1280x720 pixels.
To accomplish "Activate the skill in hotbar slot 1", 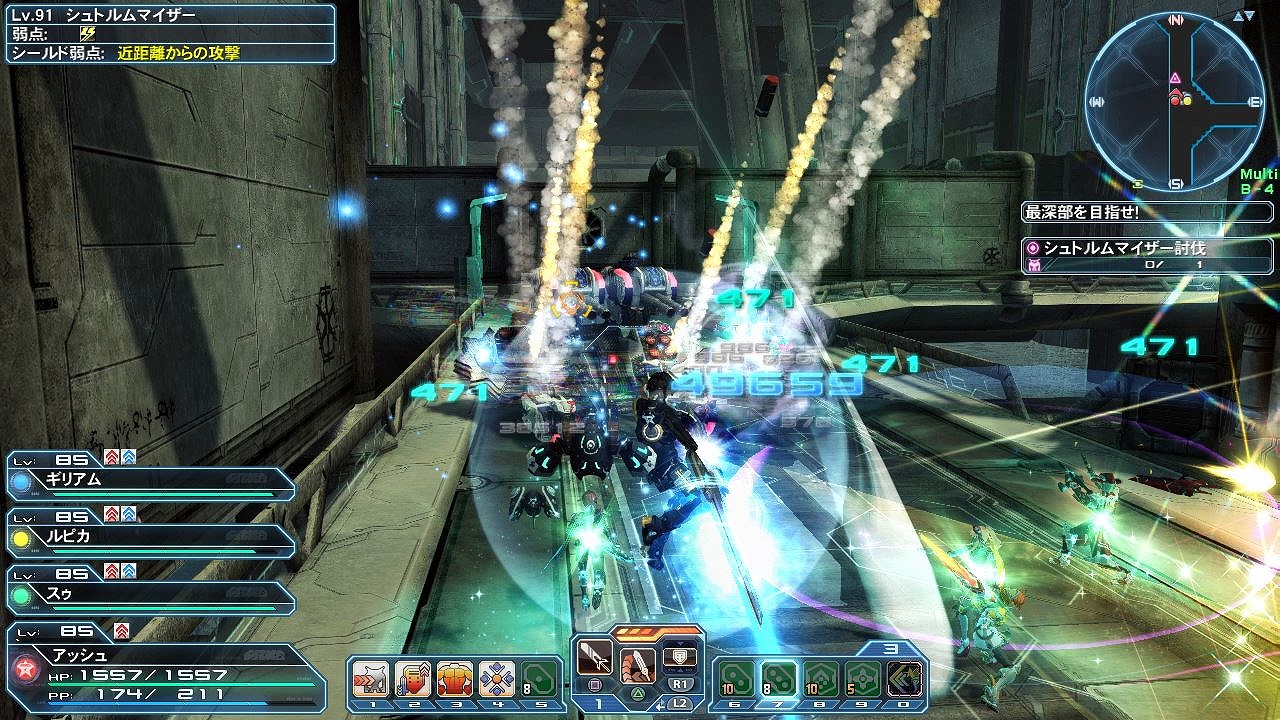I will pyautogui.click(x=370, y=679).
